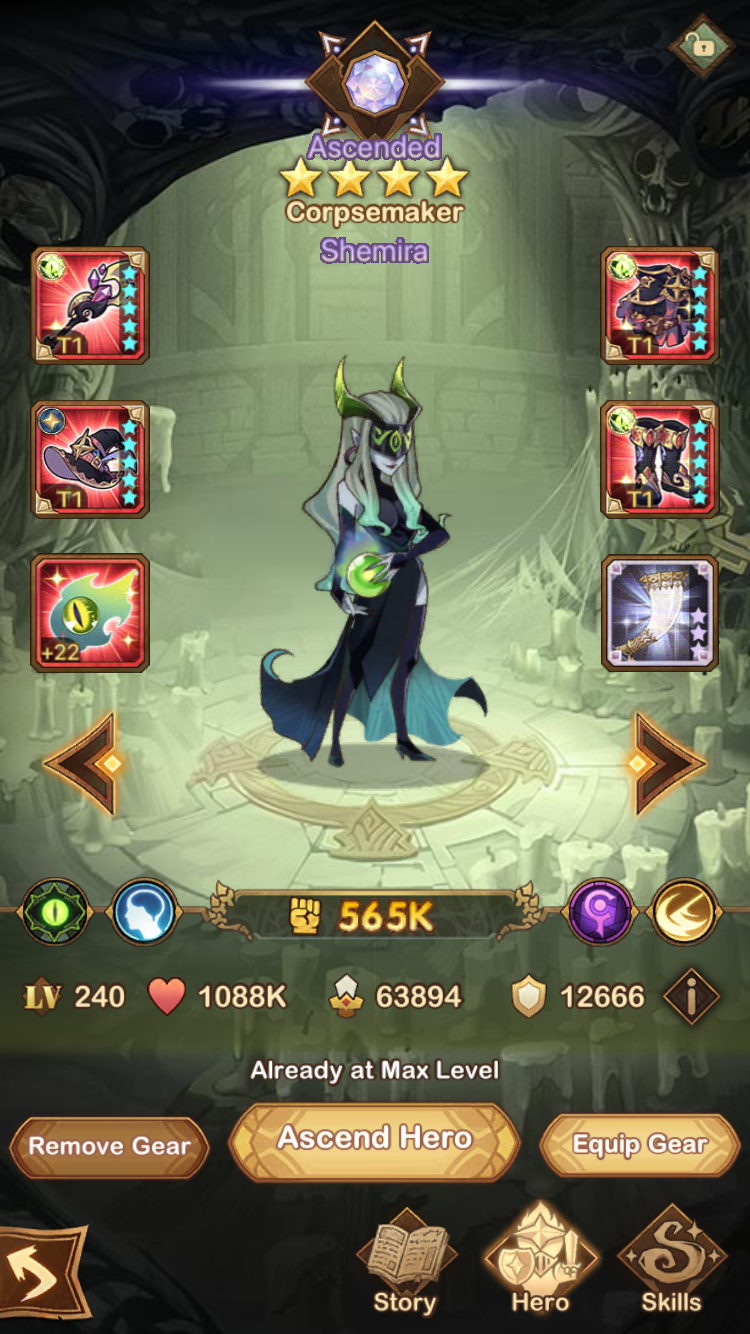750x1334 pixels.
Task: Choose the Equip Gear button
Action: coord(640,1144)
